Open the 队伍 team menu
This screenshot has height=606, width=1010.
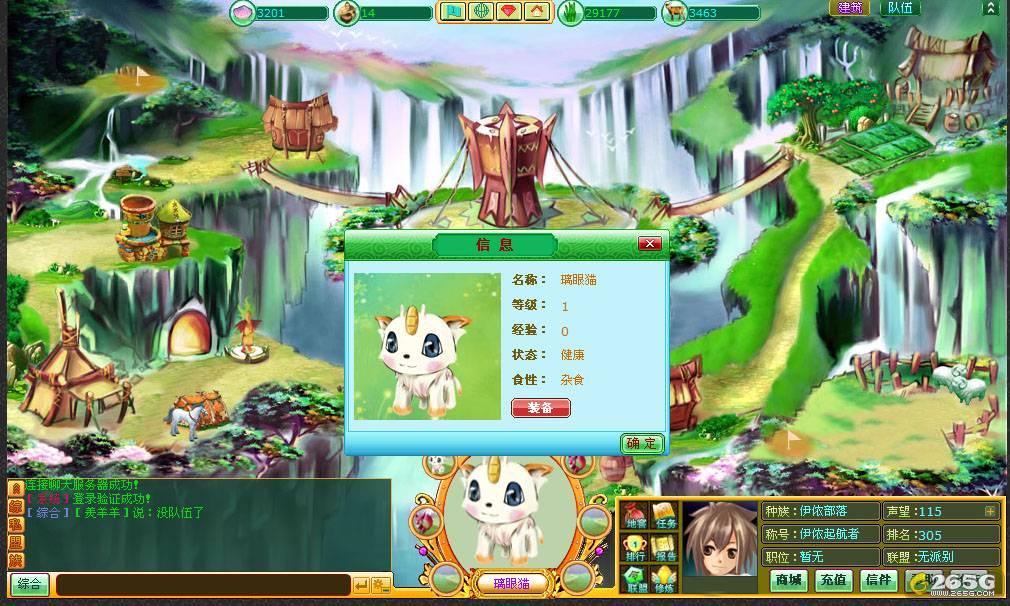[899, 8]
